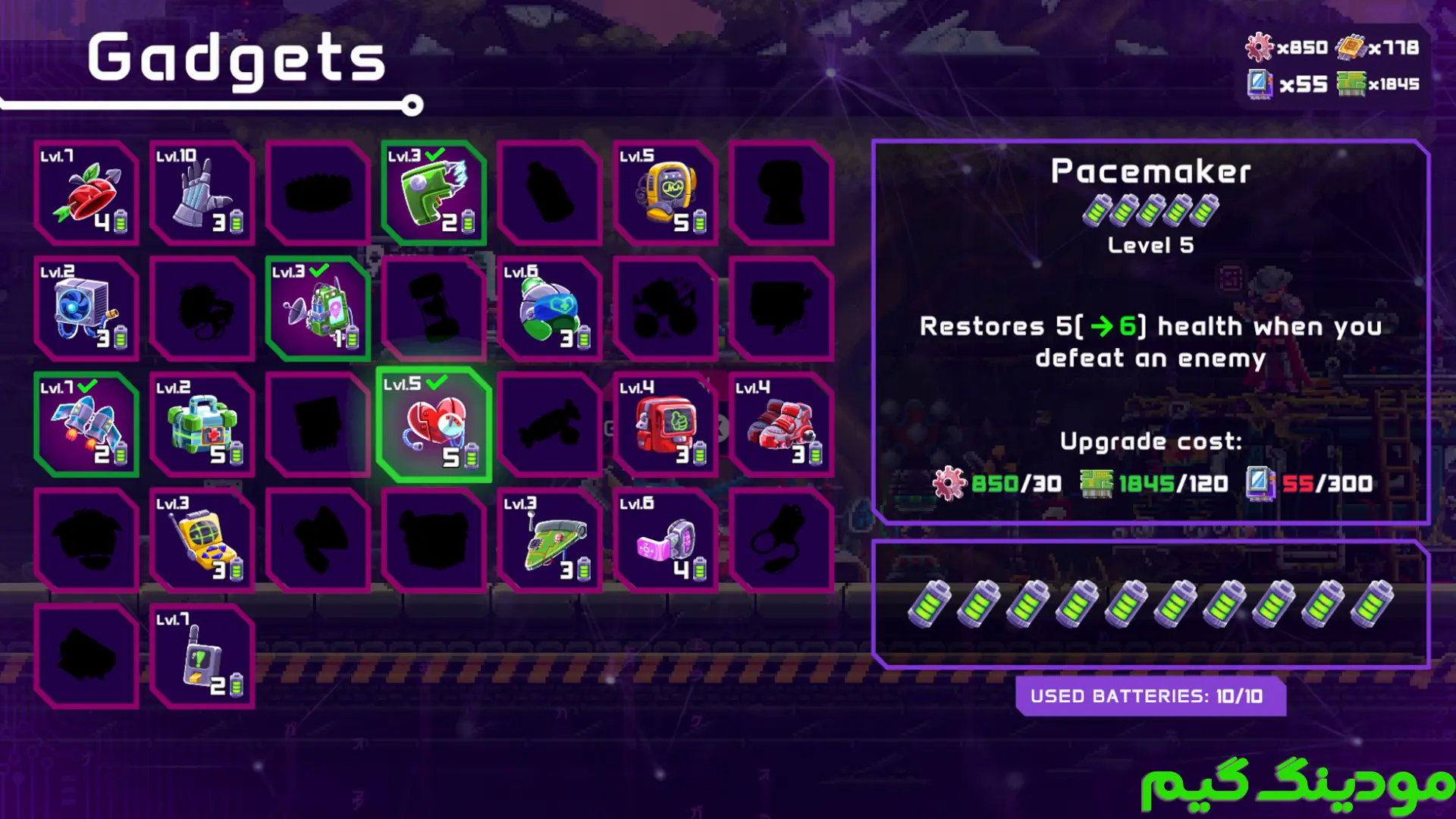Image resolution: width=1456 pixels, height=819 pixels.
Task: Pick the blue-green helmet gadget
Action: (549, 309)
